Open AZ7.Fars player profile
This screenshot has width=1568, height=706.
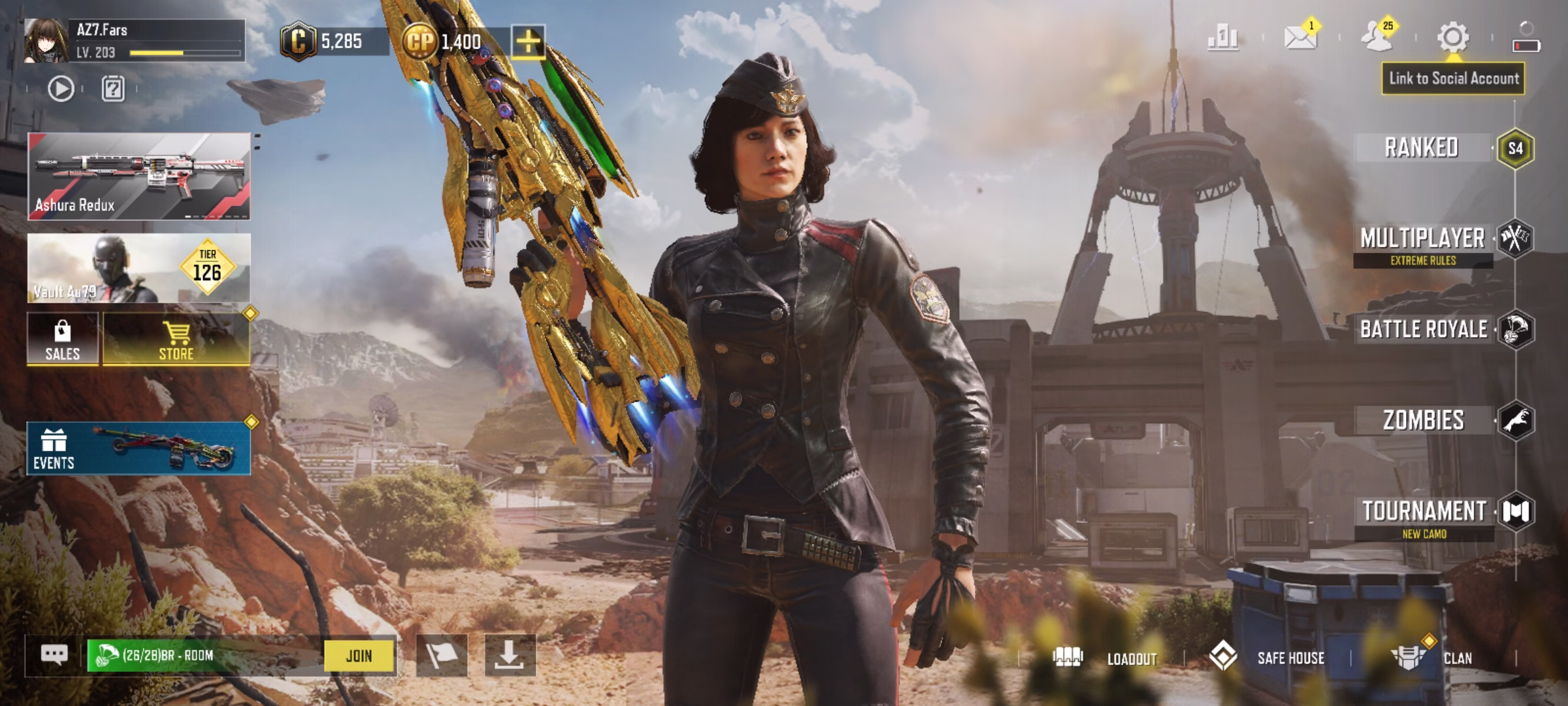point(47,41)
